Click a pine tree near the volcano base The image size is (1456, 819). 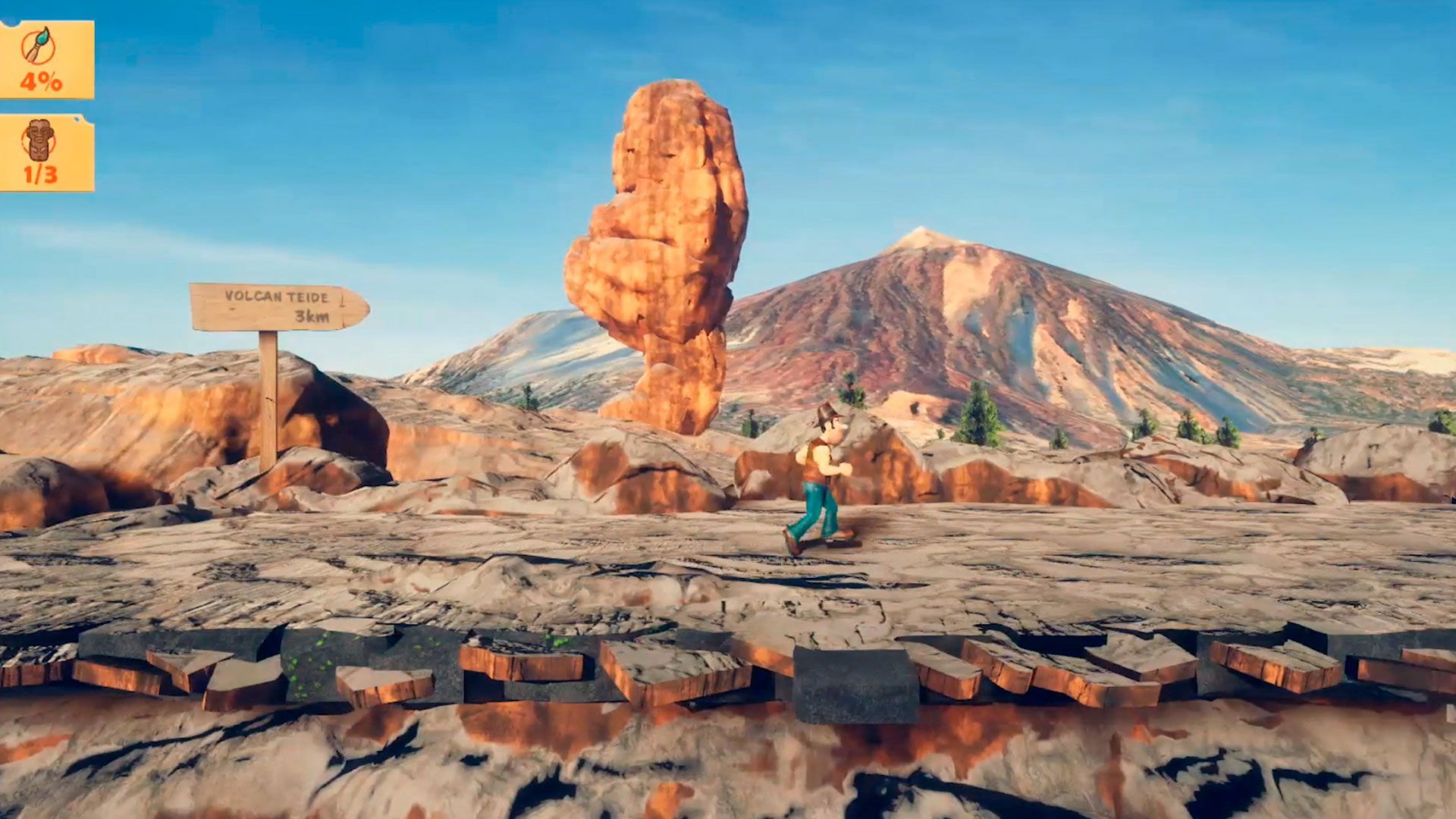click(978, 409)
